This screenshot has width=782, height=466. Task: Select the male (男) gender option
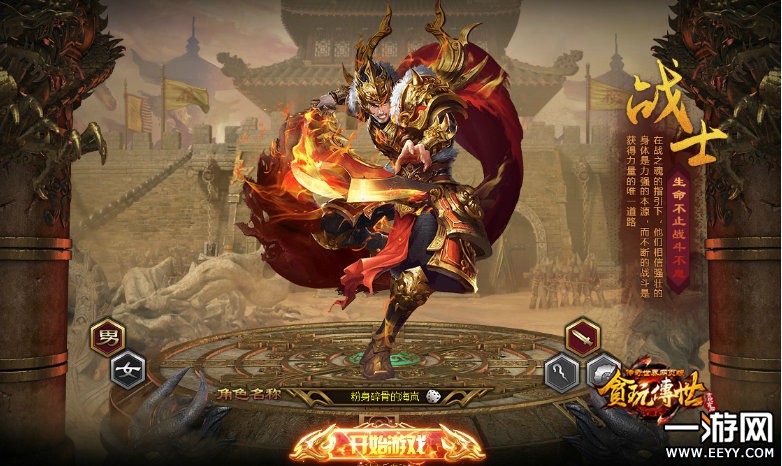coord(106,337)
